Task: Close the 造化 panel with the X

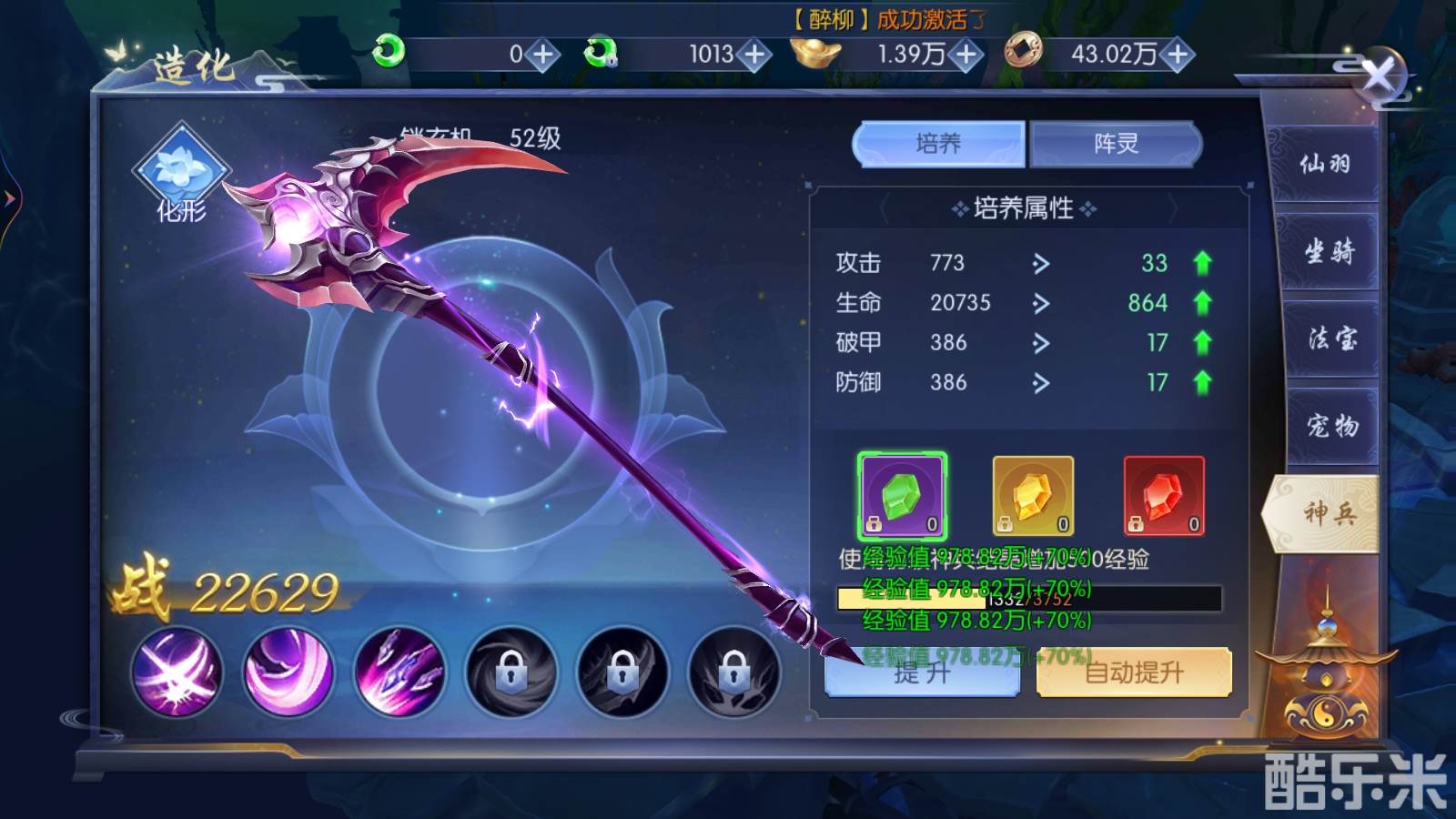Action: click(1379, 76)
